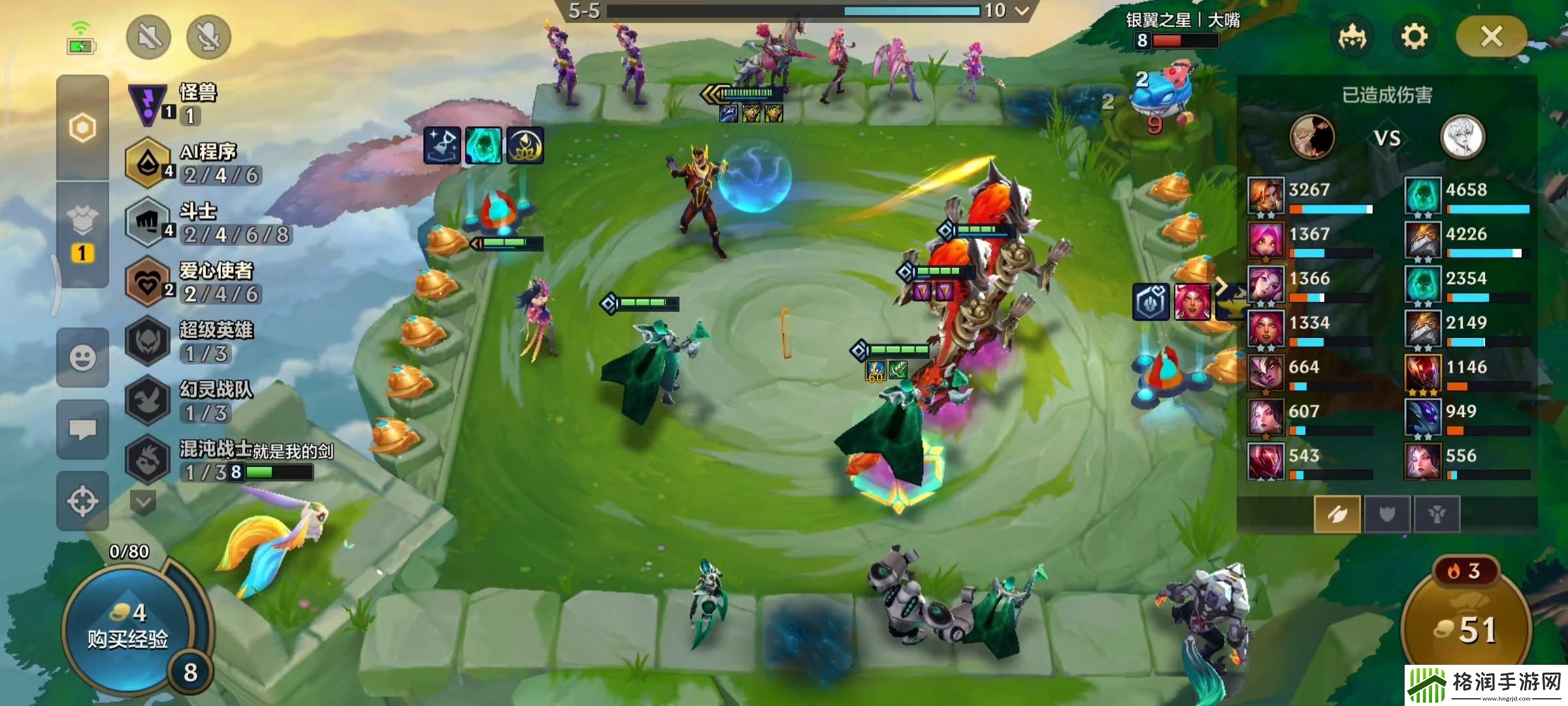Tap the crosshair target button
1568x706 pixels.
[x=83, y=501]
